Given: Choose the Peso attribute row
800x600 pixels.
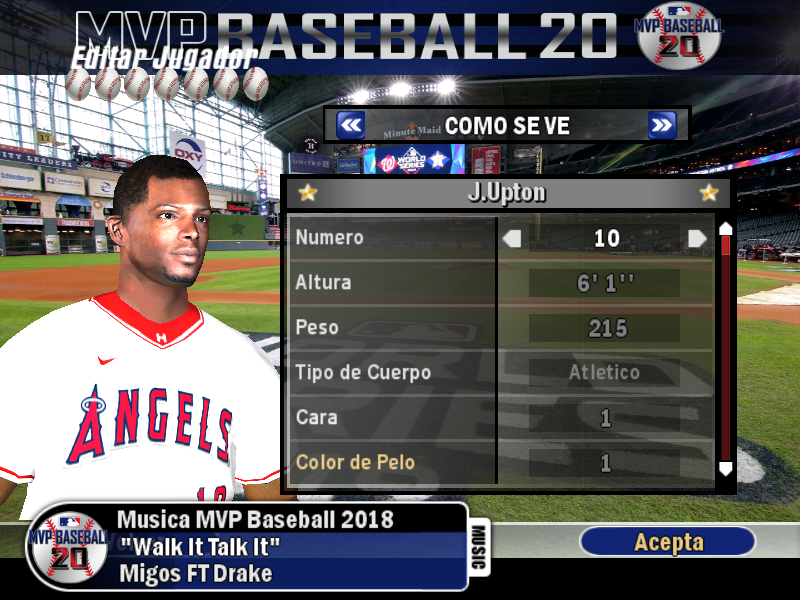Looking at the screenshot, I should pyautogui.click(x=392, y=328).
